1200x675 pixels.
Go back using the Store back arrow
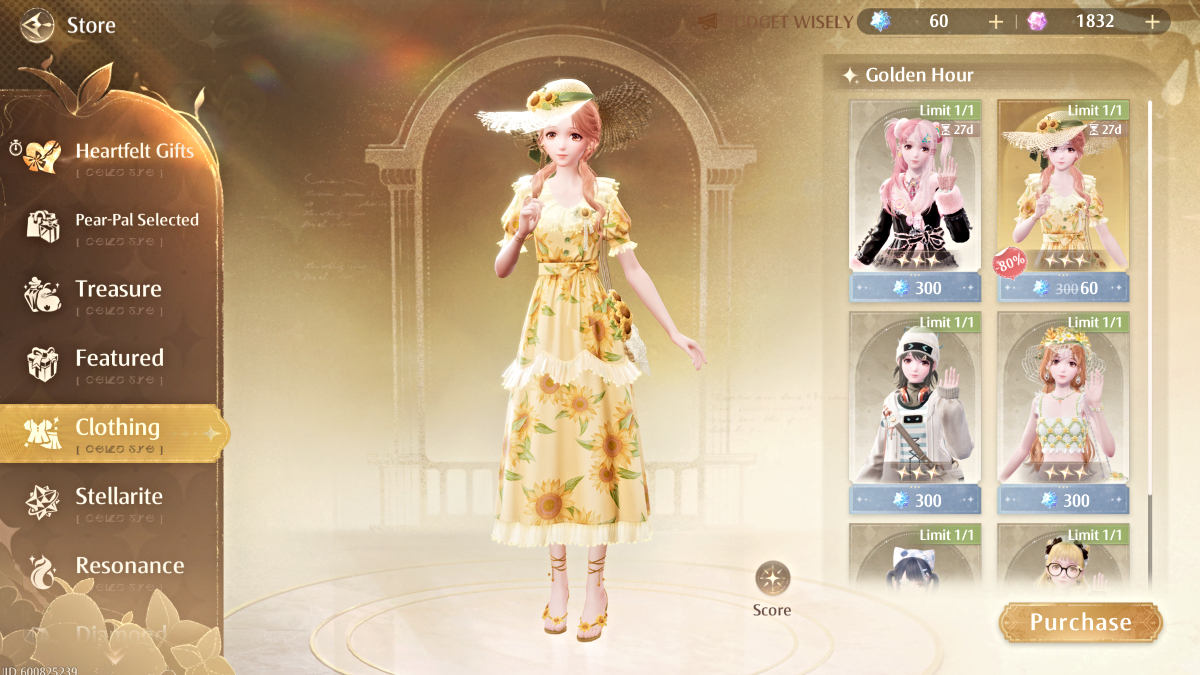37,24
